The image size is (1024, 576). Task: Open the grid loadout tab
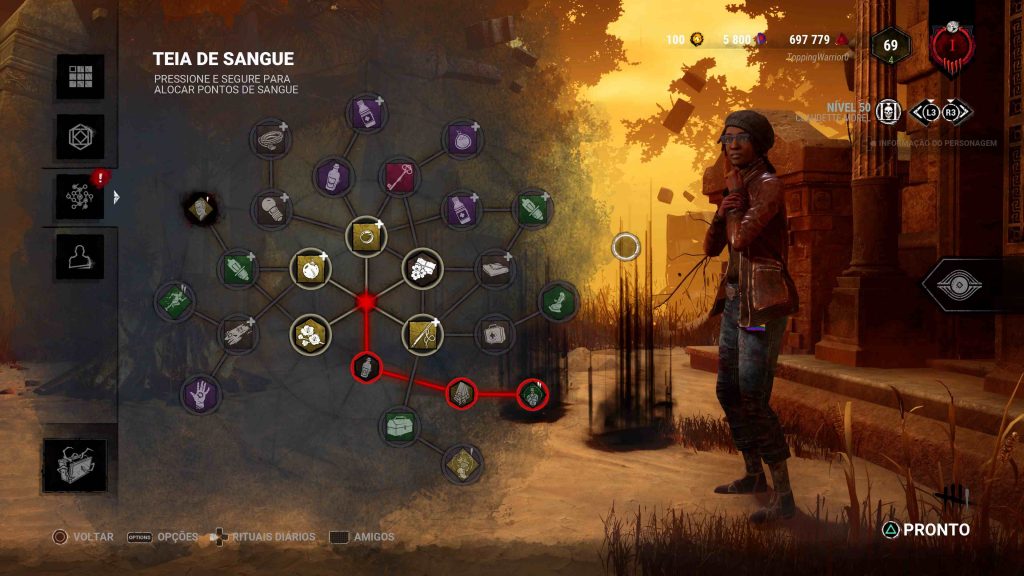point(80,77)
